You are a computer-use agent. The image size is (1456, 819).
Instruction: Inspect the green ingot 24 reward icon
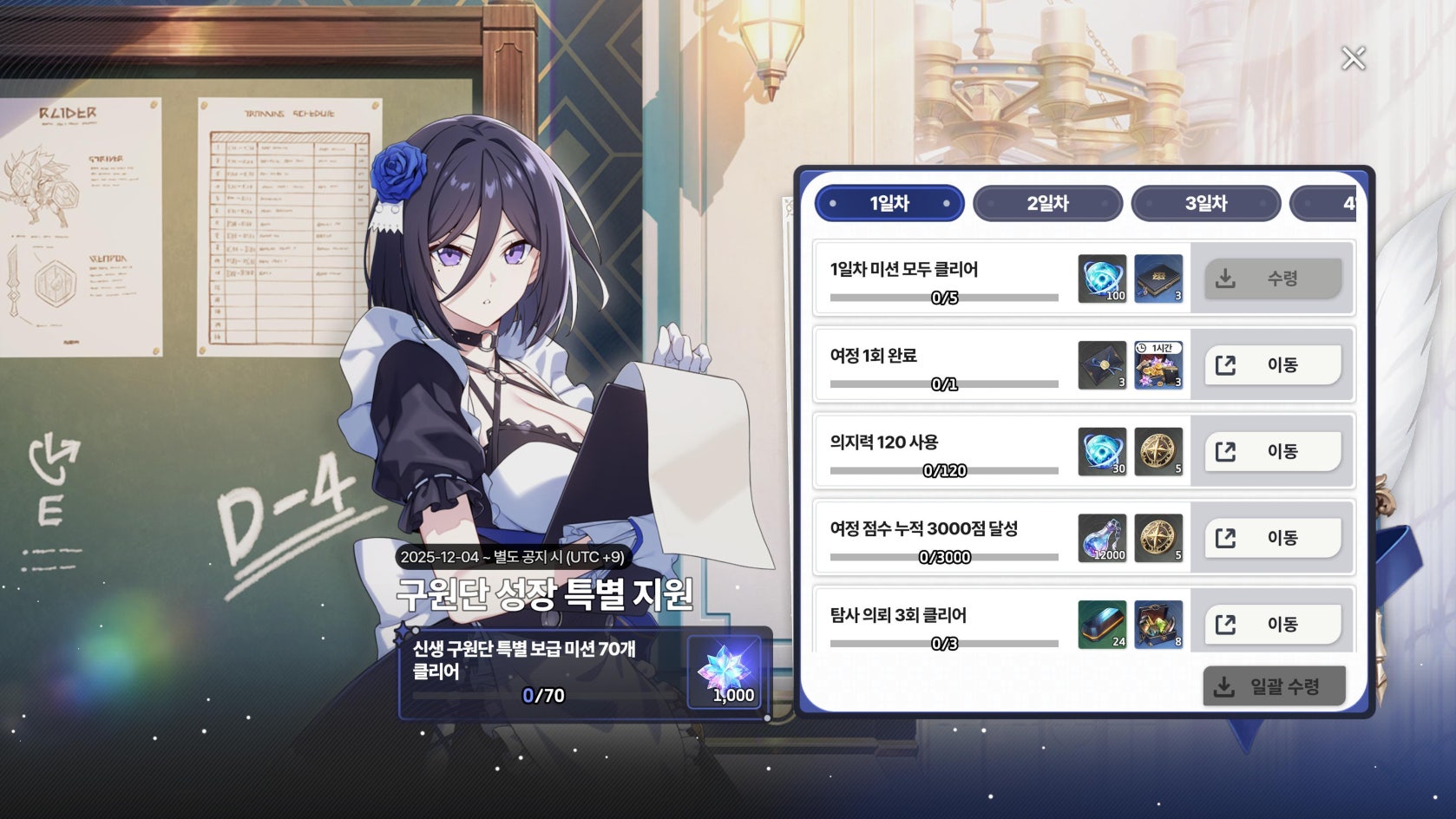[x=1102, y=624]
